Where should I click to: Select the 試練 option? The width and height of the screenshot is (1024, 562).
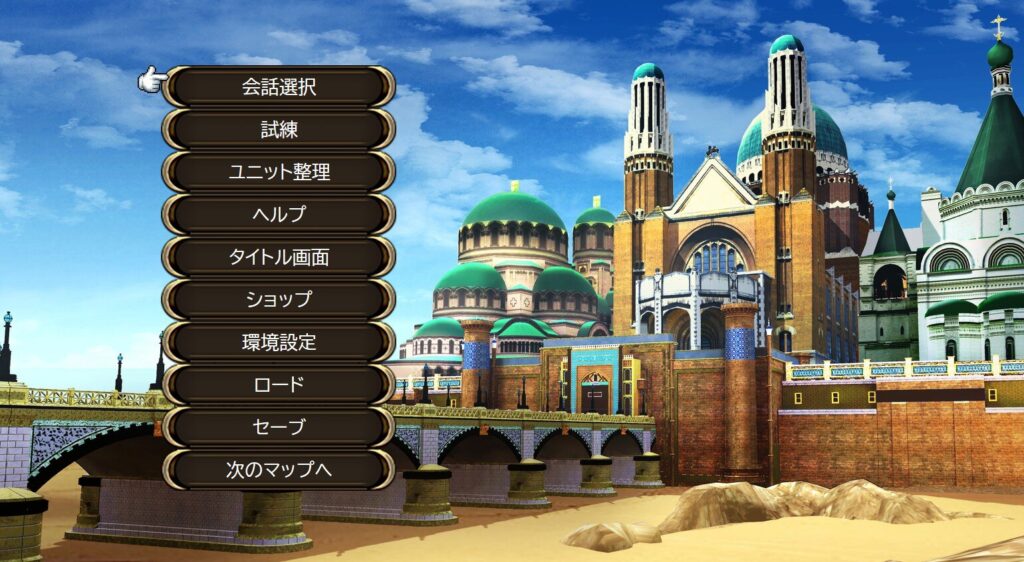pos(278,129)
